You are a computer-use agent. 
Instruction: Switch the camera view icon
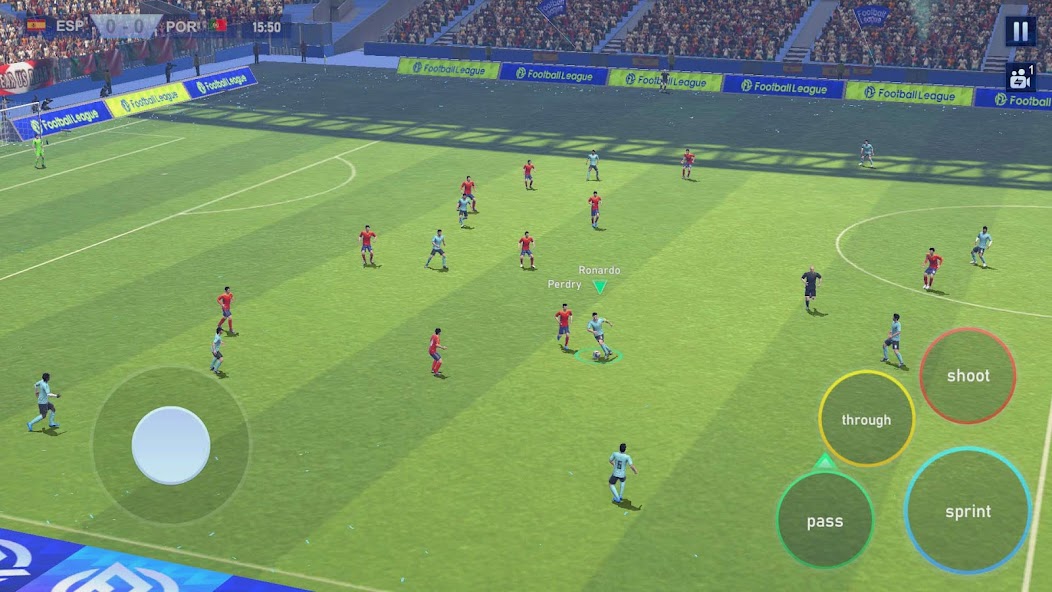(1020, 77)
